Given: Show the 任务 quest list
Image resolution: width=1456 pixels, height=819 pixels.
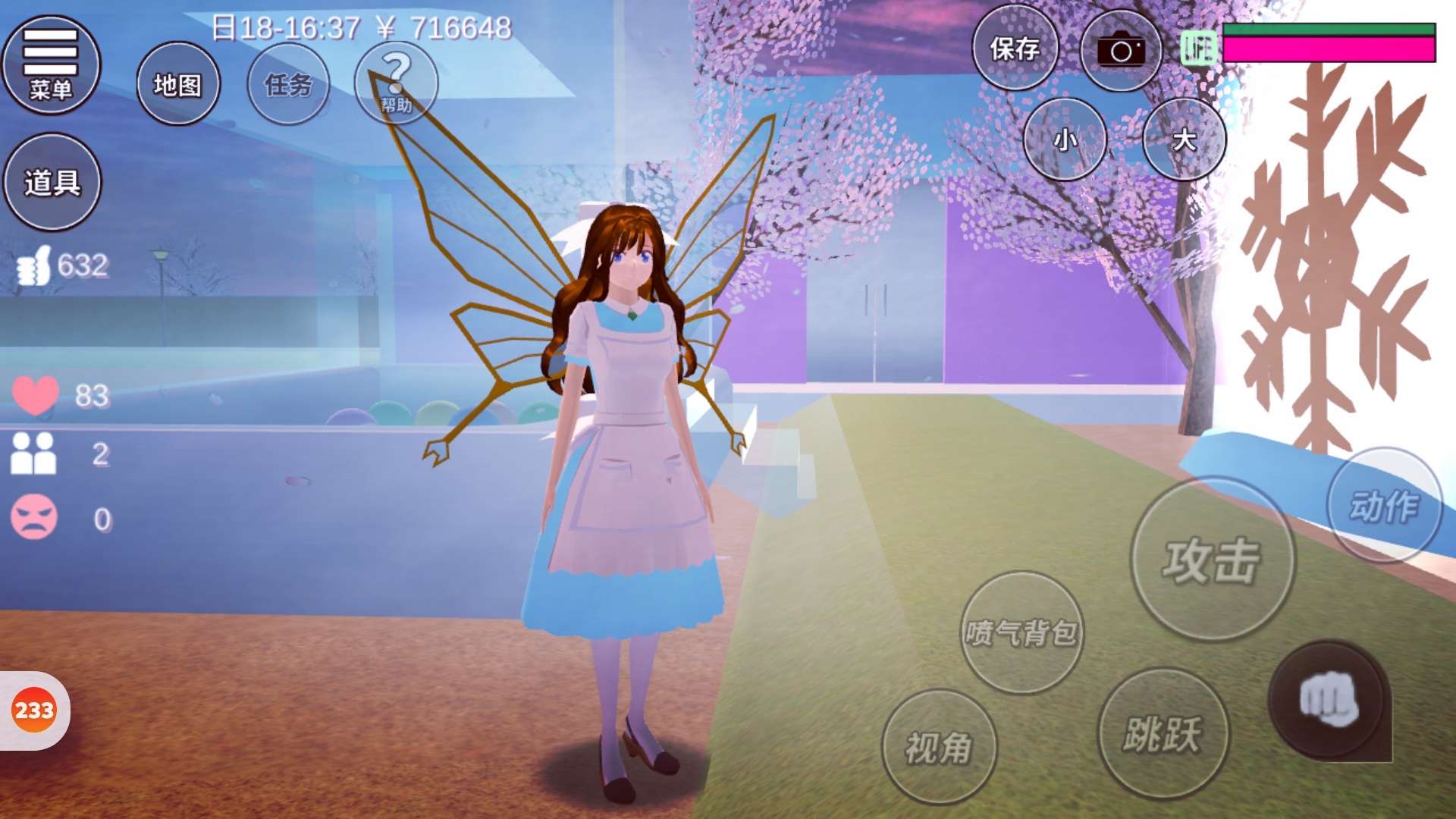Looking at the screenshot, I should [288, 84].
